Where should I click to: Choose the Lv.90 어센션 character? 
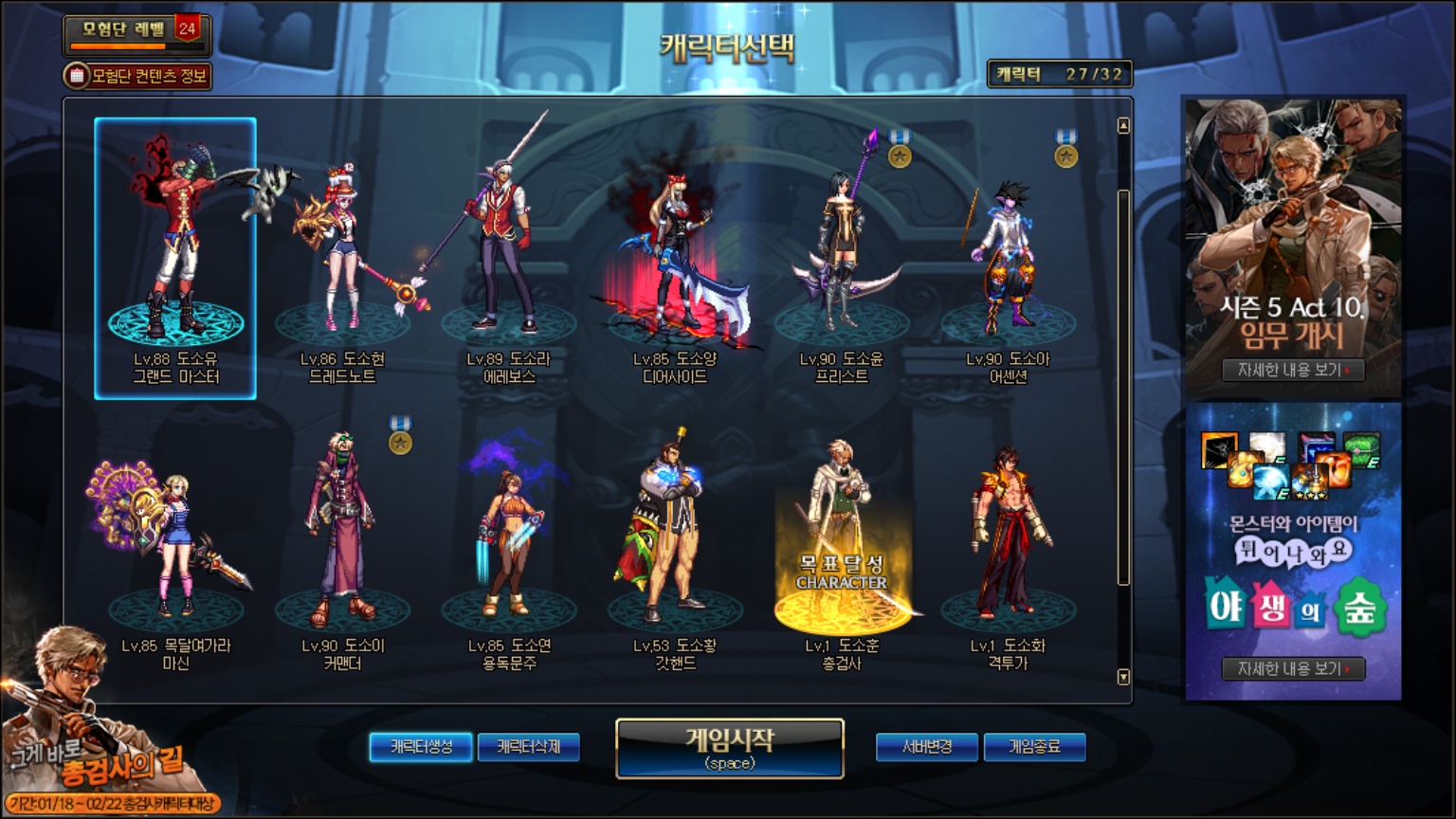[1008, 256]
